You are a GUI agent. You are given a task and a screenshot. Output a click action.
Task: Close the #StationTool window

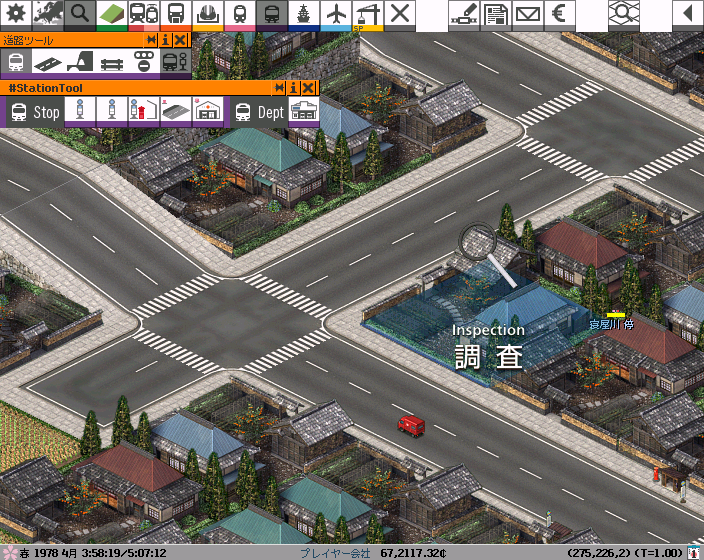point(308,88)
